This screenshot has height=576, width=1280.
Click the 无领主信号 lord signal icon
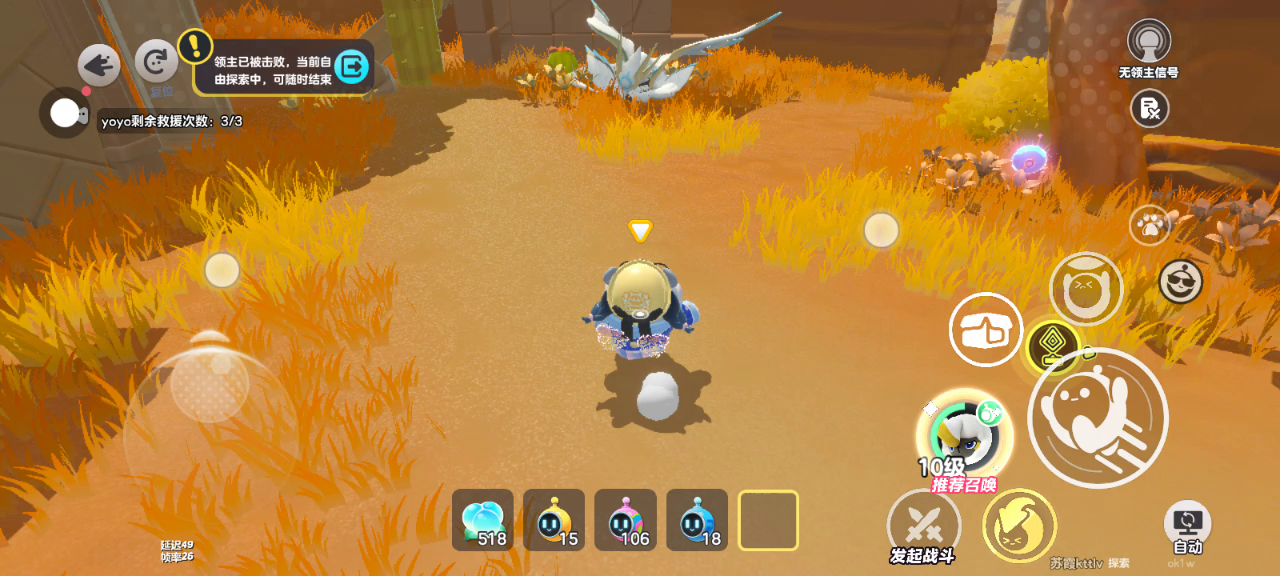1149,42
